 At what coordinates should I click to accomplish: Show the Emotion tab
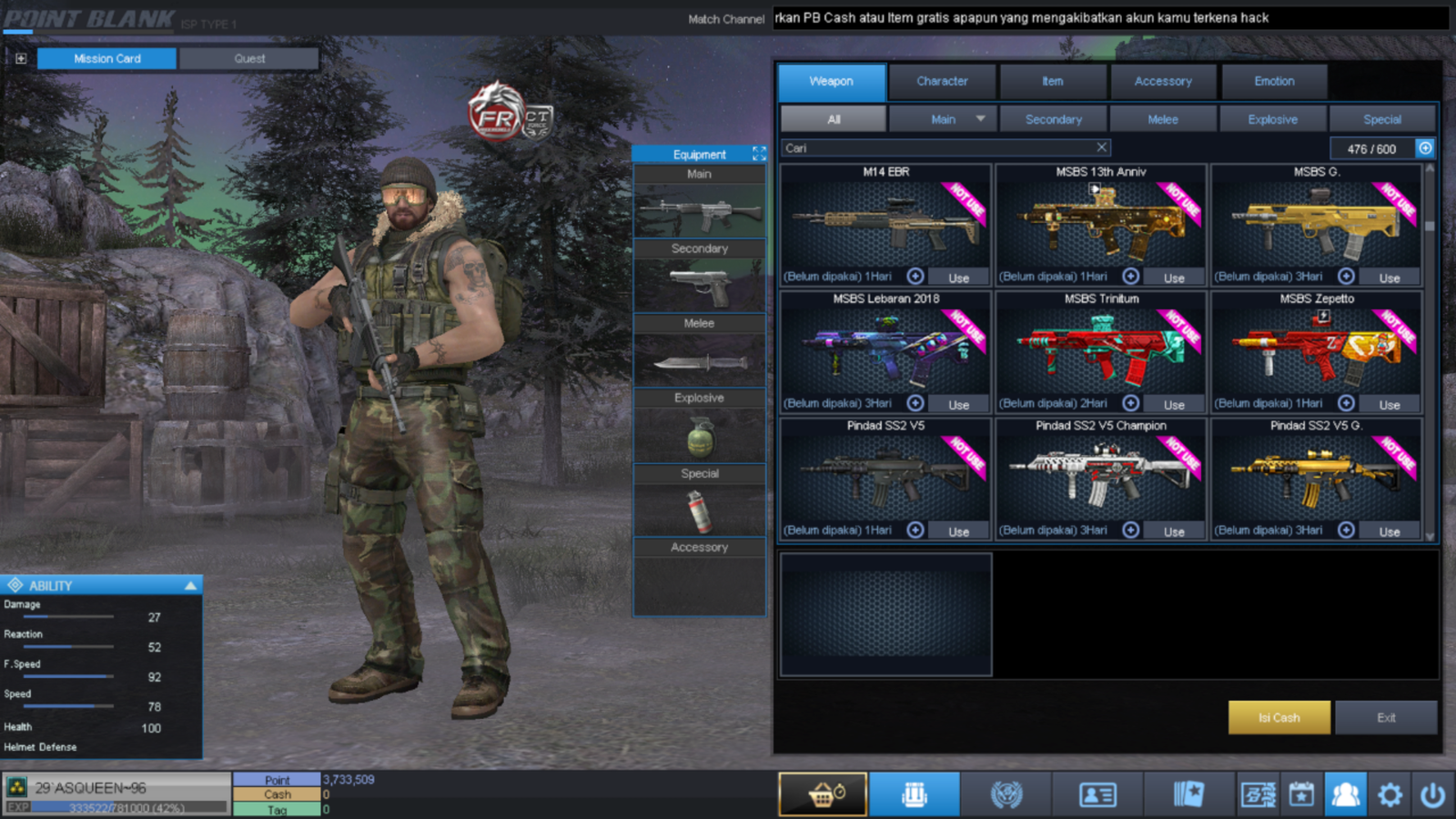point(1274,81)
